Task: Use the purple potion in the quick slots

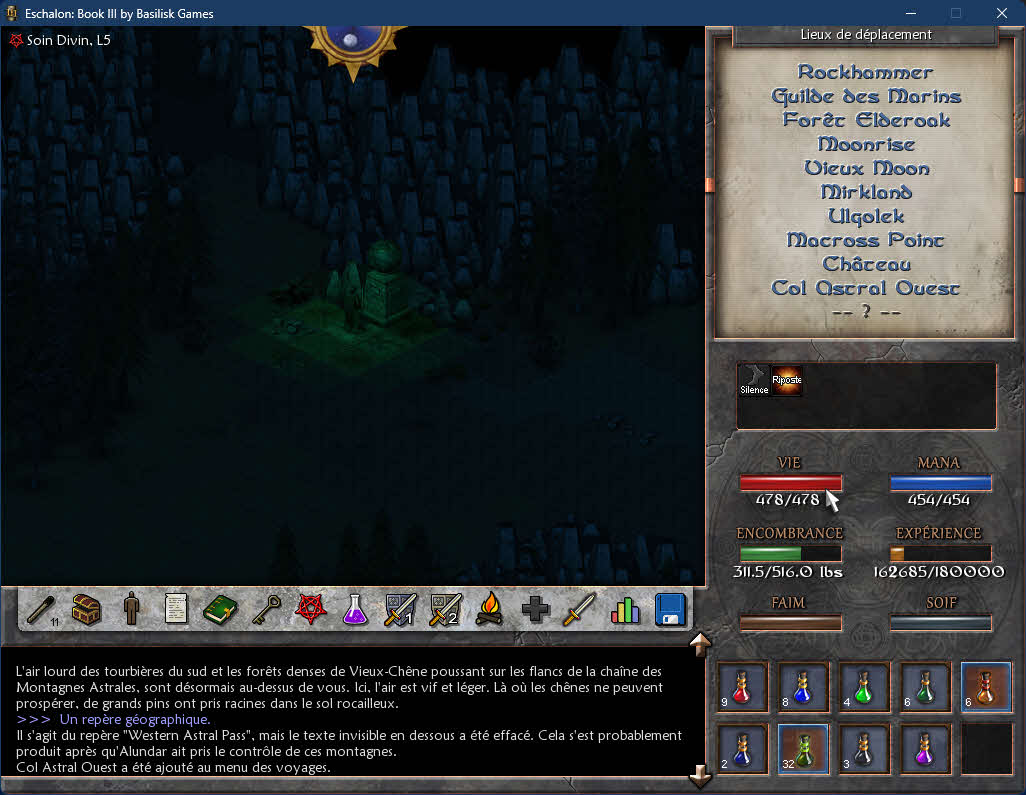Action: point(925,748)
